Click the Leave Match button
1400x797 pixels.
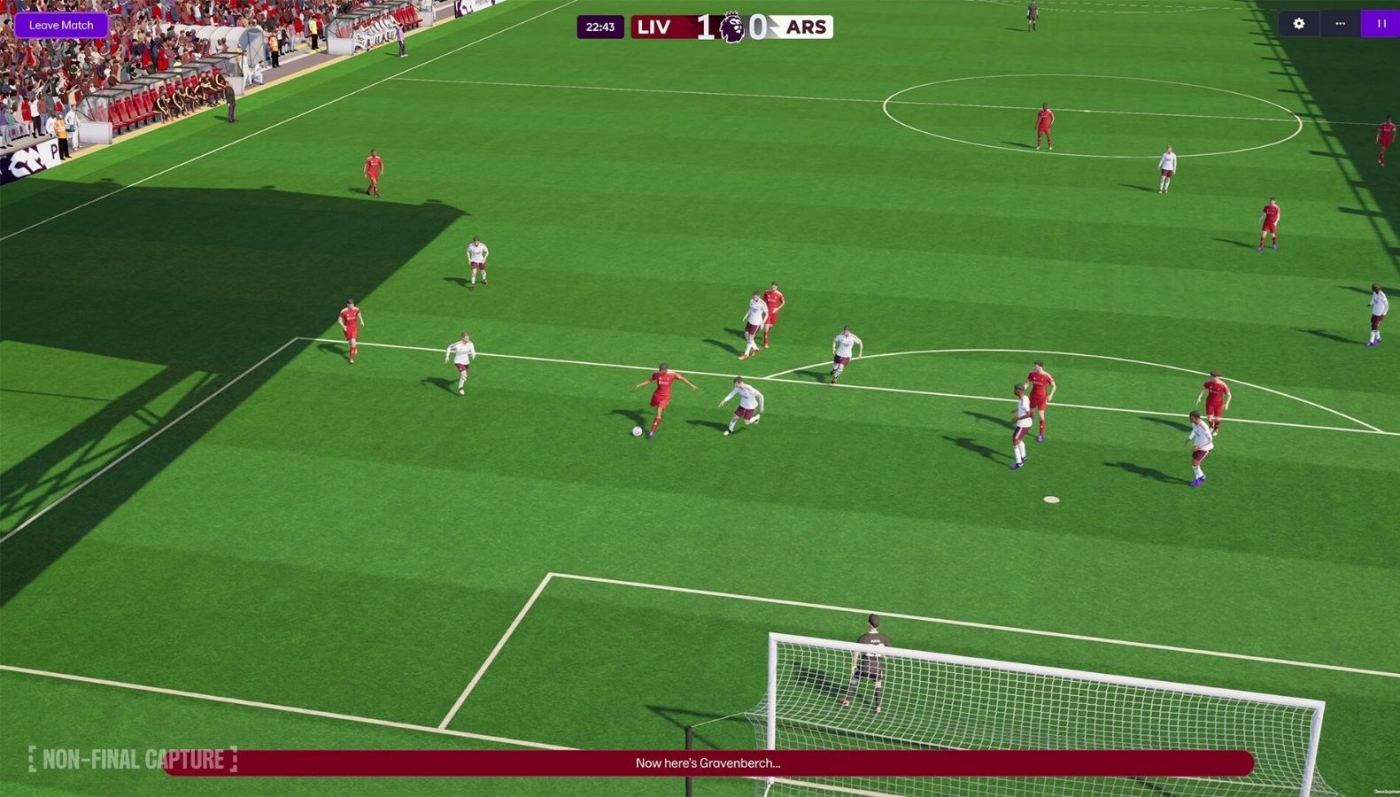(x=61, y=25)
